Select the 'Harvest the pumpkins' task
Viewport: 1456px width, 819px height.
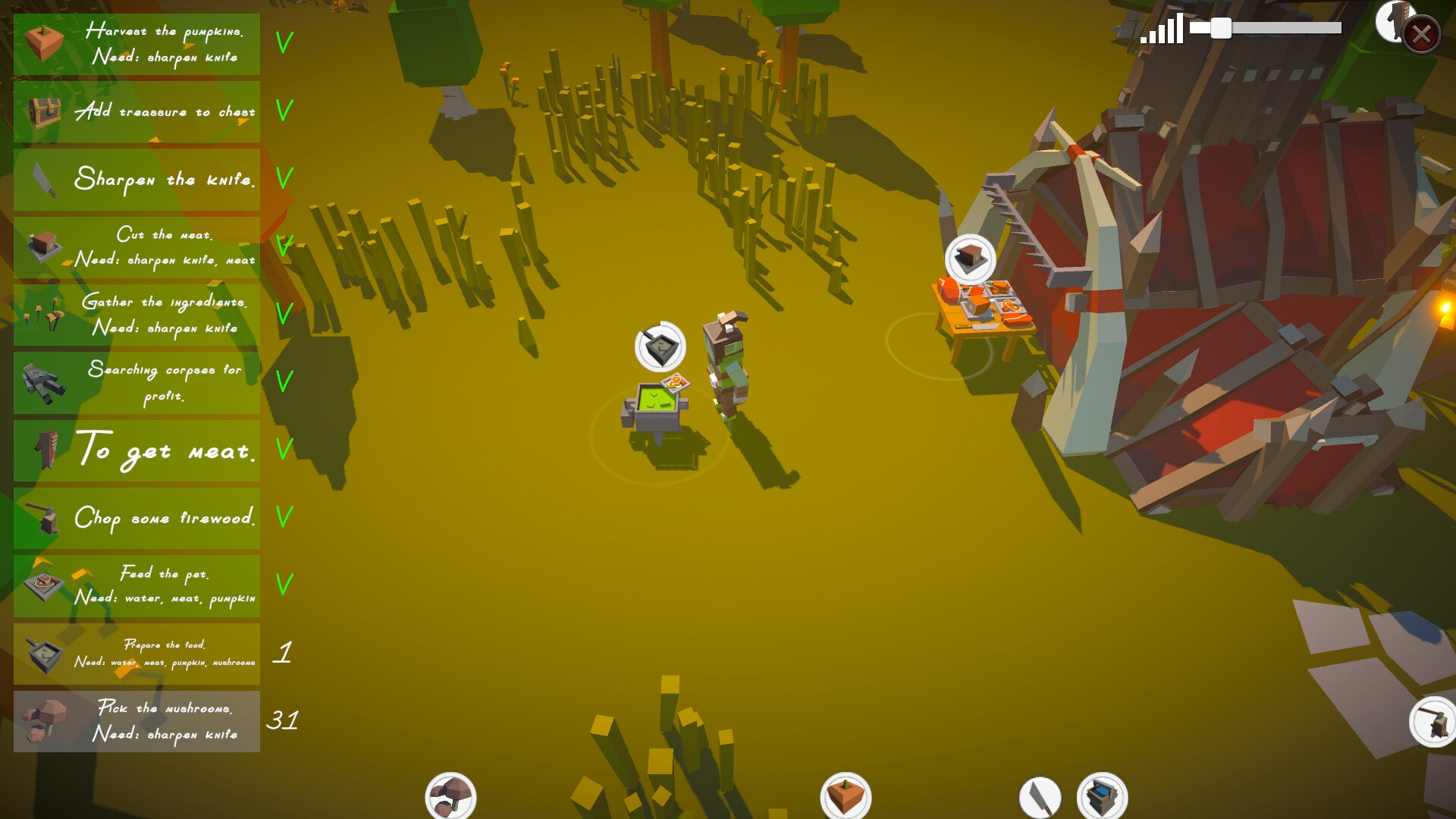pos(137,44)
